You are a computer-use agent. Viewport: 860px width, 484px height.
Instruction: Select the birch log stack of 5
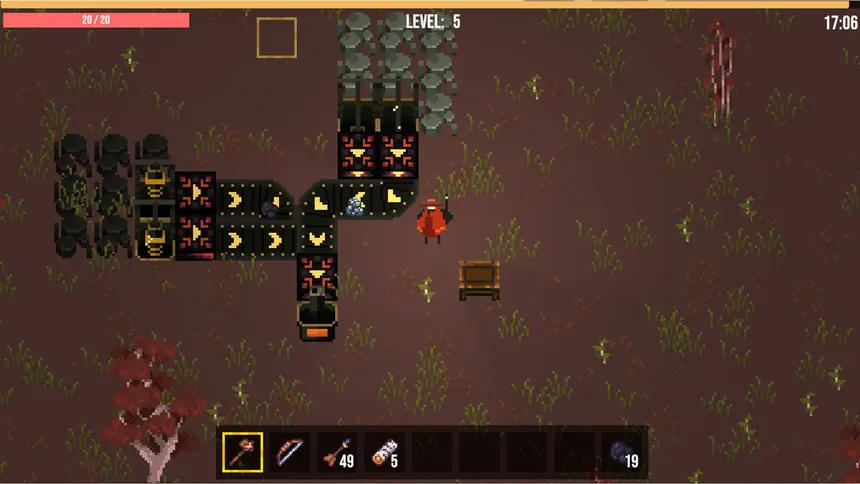pyautogui.click(x=385, y=452)
